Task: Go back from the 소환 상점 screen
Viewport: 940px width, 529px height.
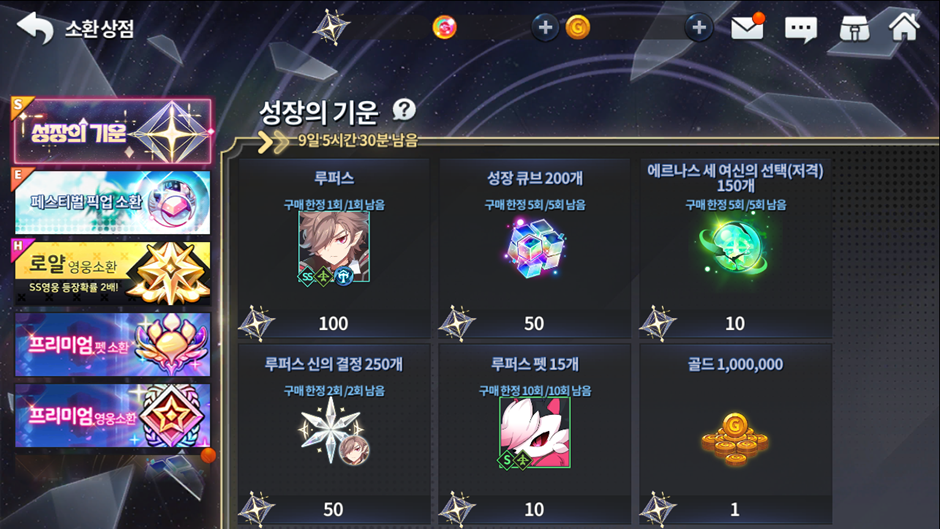Action: [35, 28]
